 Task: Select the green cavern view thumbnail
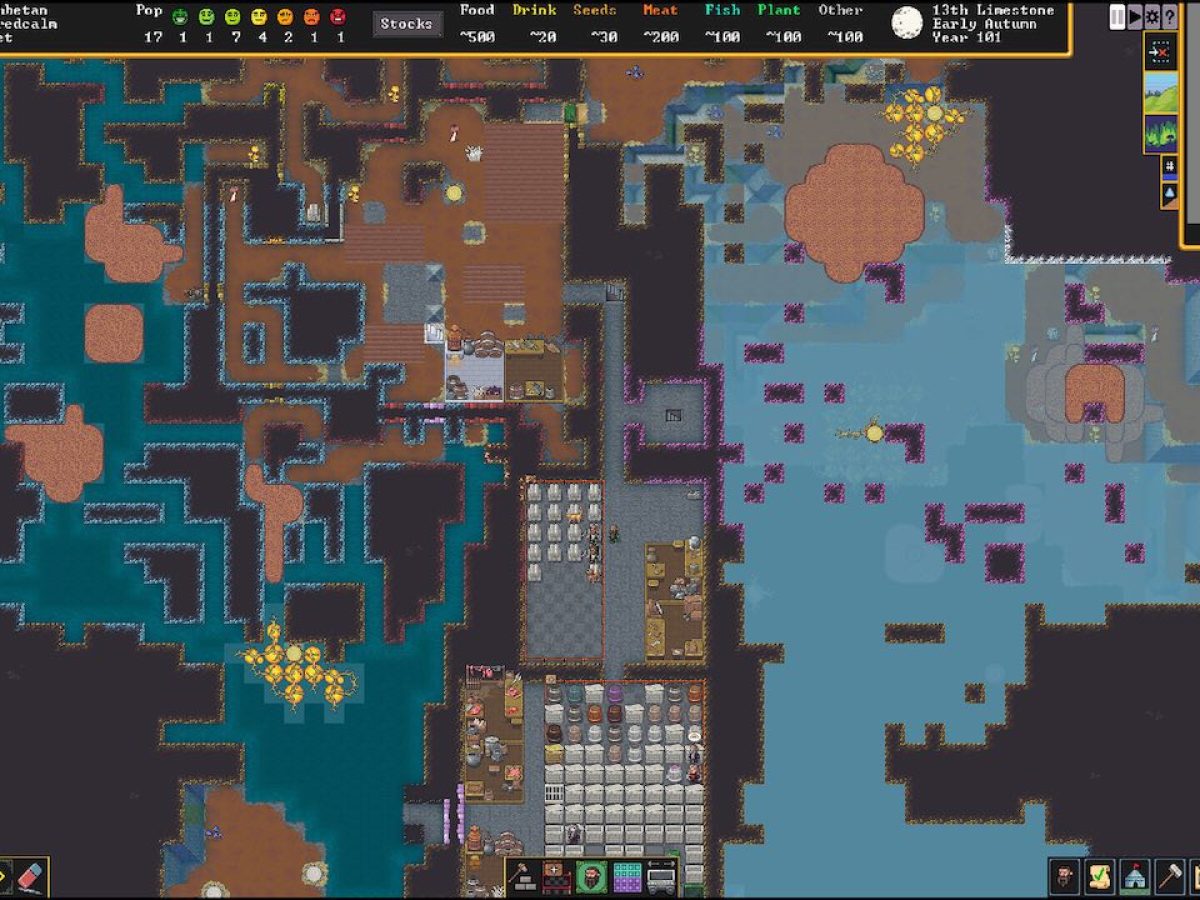coord(1161,134)
